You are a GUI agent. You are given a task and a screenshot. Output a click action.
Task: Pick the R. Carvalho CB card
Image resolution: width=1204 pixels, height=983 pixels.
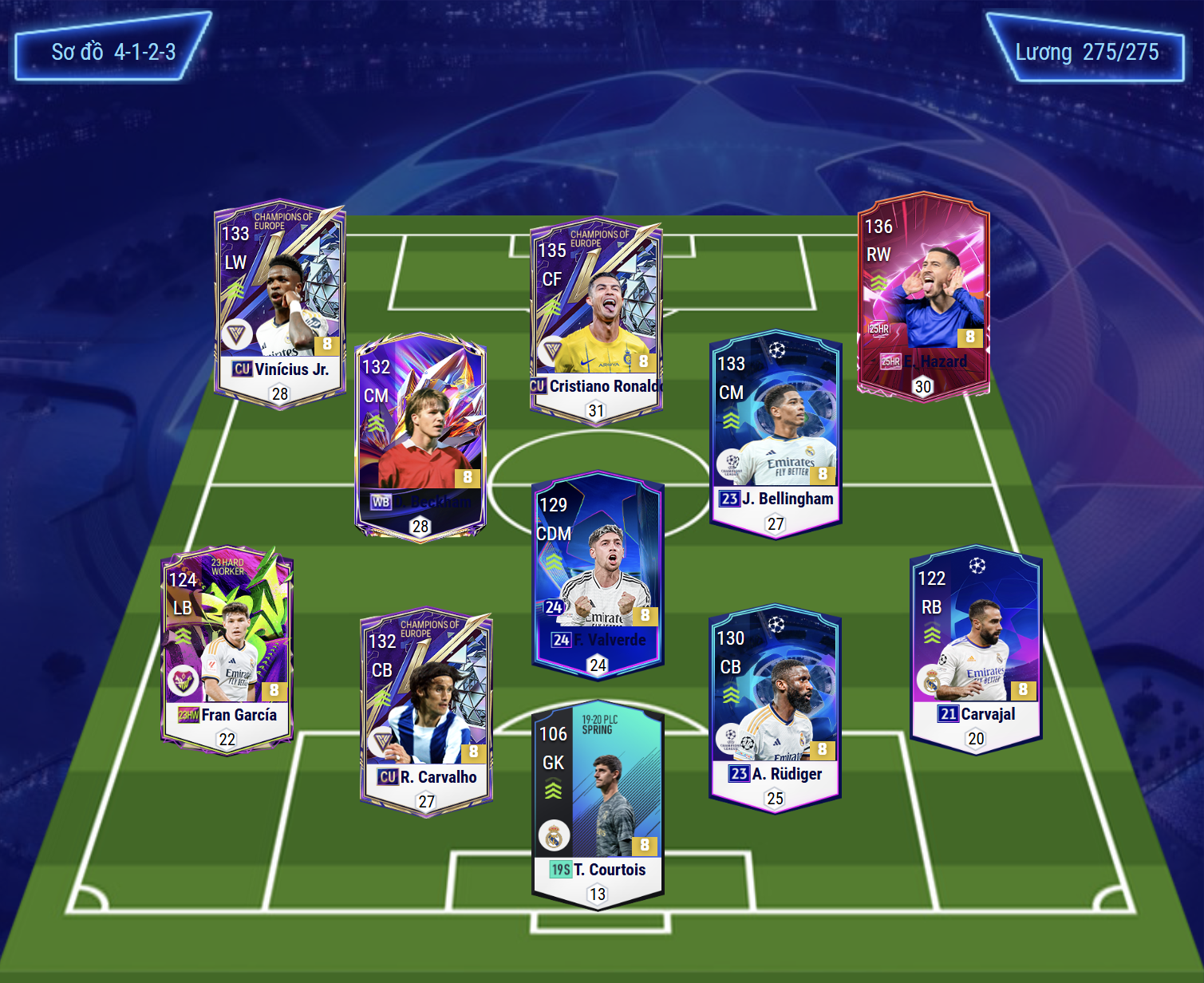point(426,713)
